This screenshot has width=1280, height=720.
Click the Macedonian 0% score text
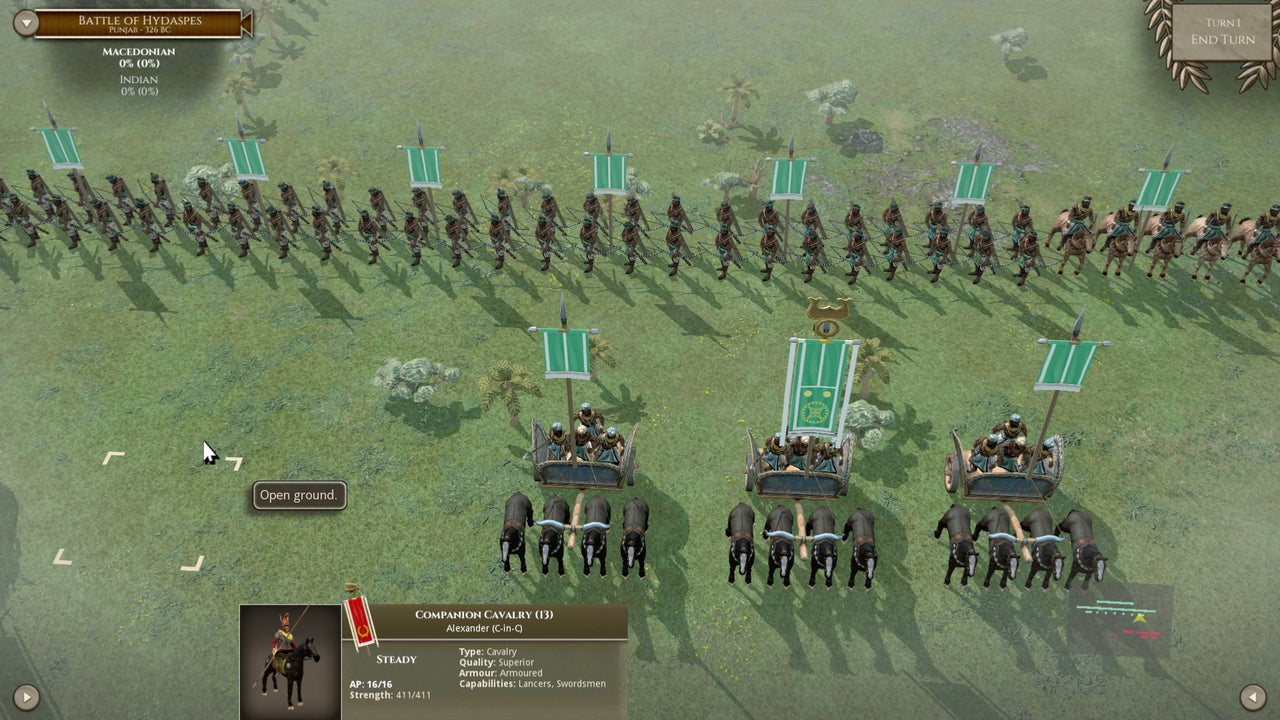140,62
